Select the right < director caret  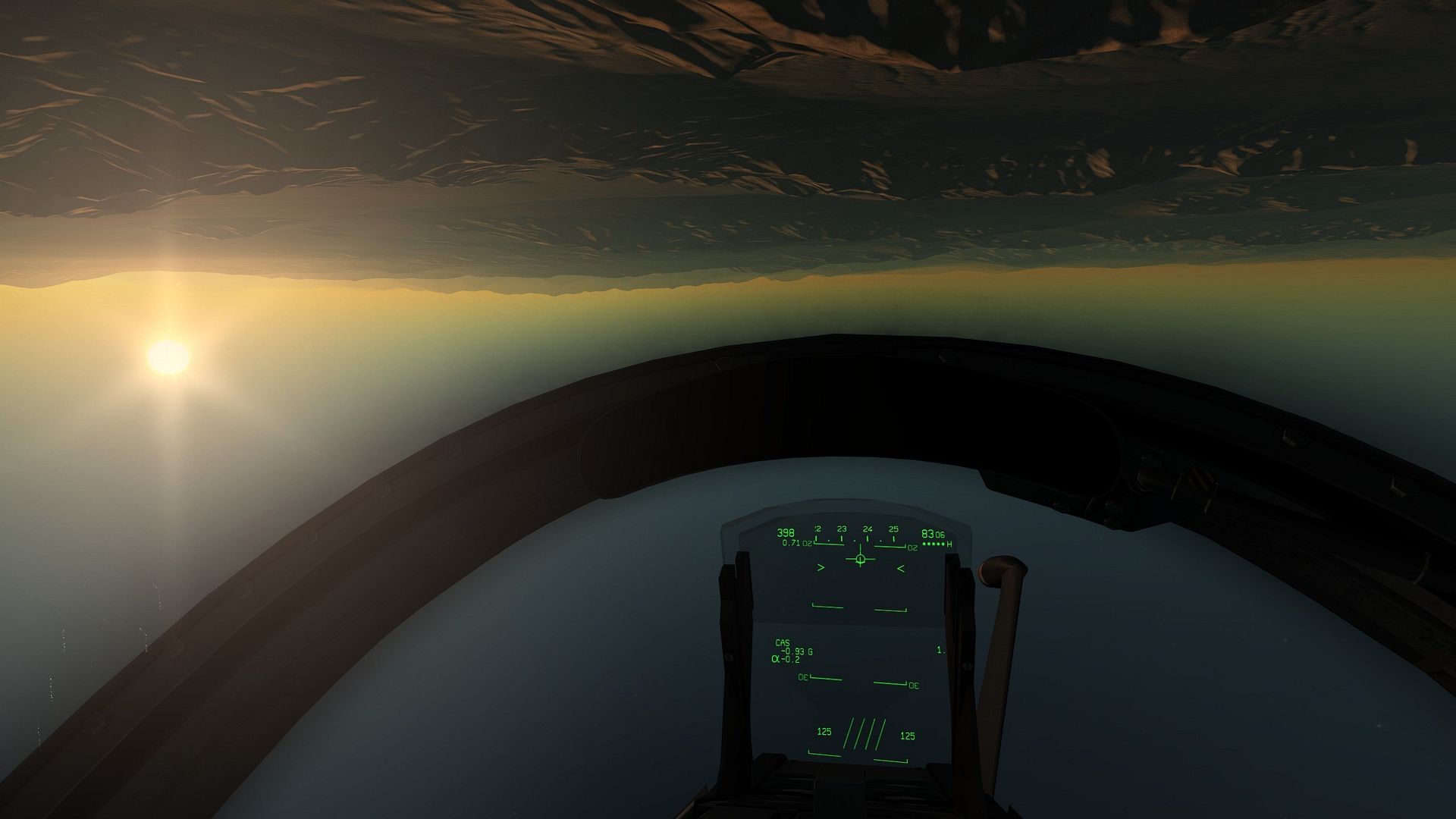click(900, 567)
